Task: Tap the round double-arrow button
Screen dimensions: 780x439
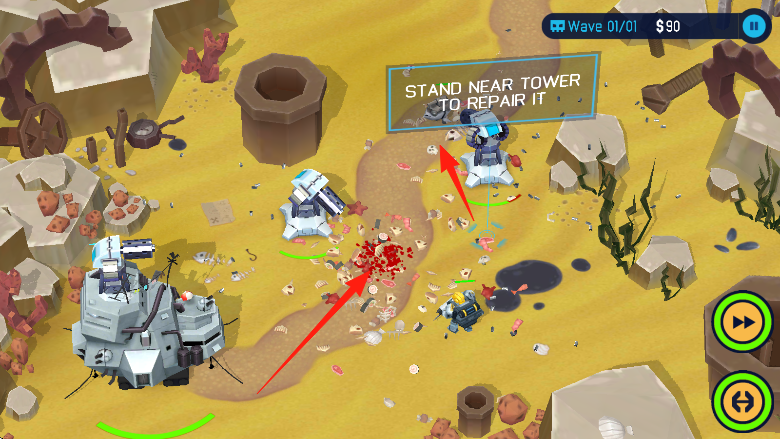Action: (743, 400)
